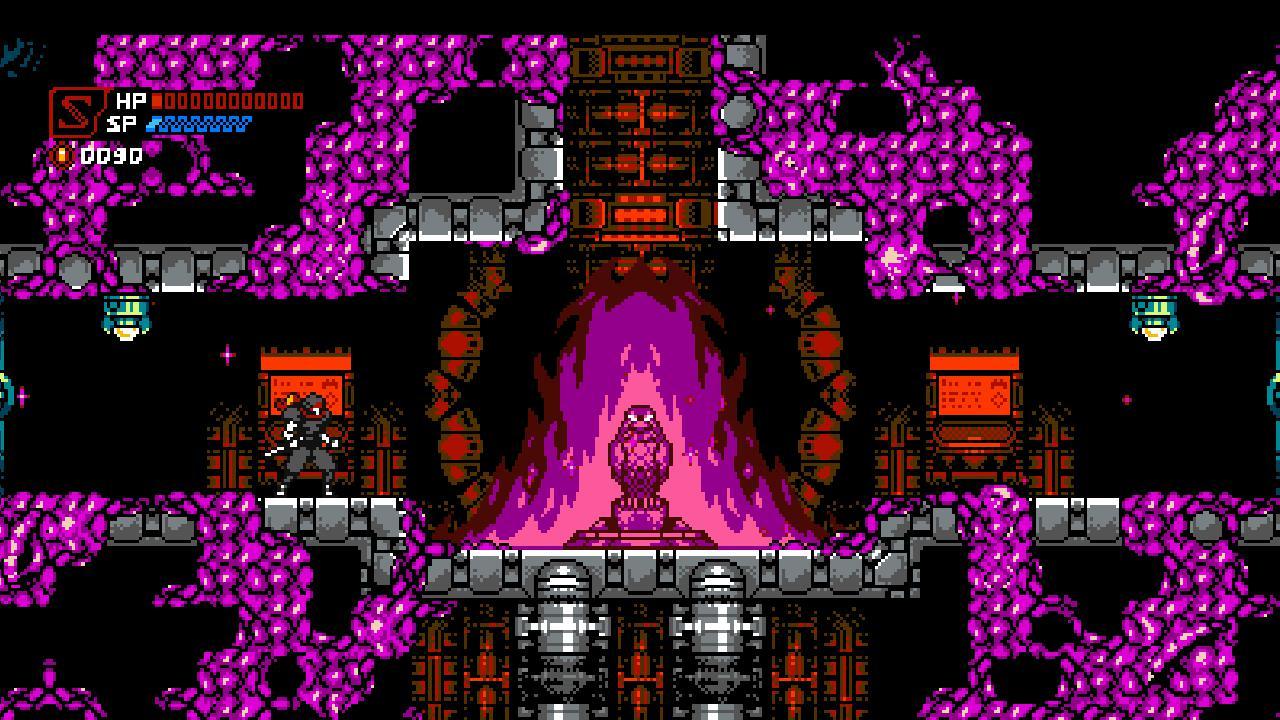The image size is (1280, 720).
Task: Expand the HP label in the HUD
Action: coord(130,101)
